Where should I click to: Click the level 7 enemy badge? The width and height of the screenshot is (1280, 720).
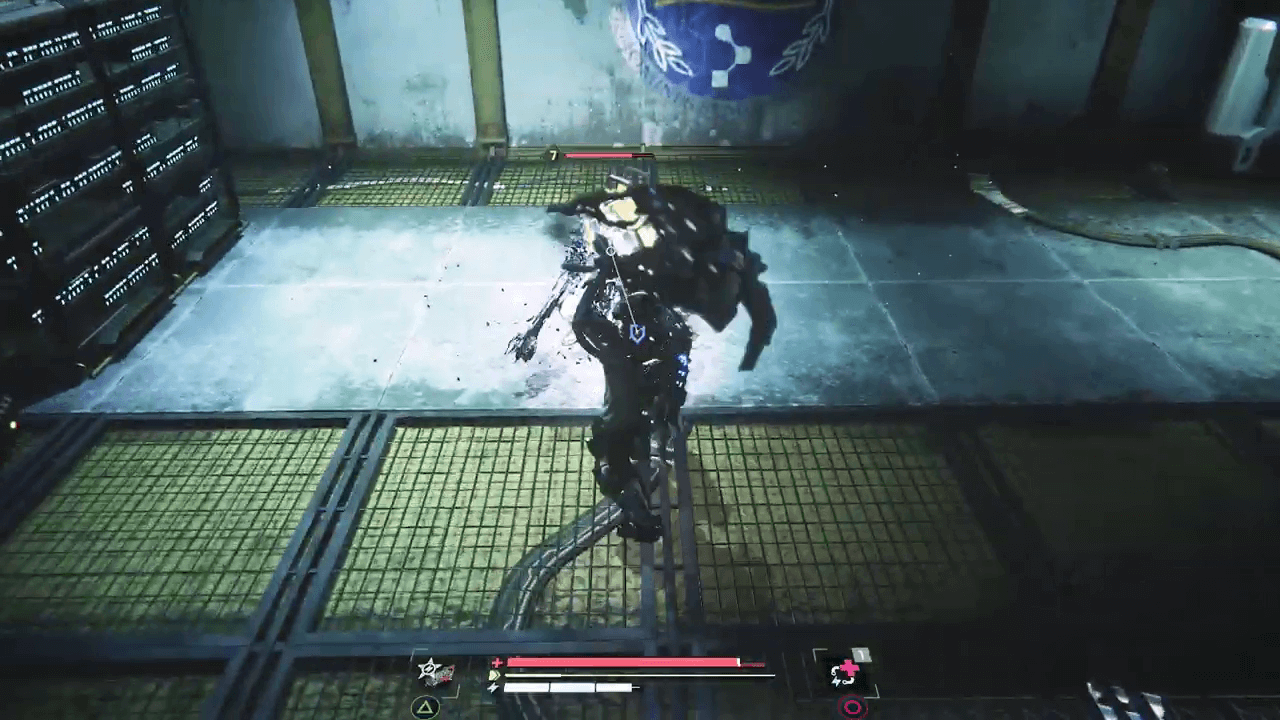pyautogui.click(x=553, y=156)
